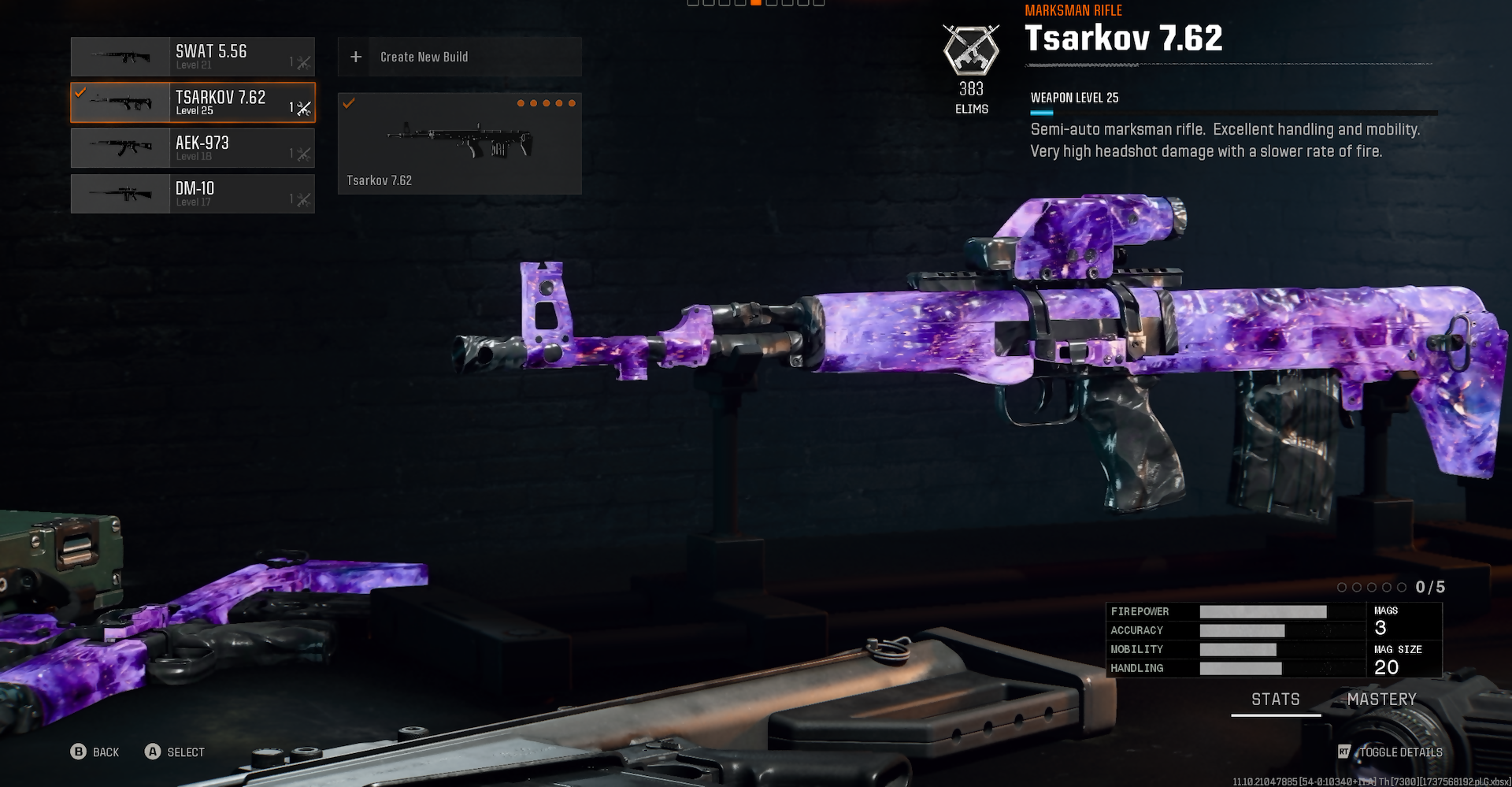Select the SWAT 5.56 weapon row

(193, 57)
